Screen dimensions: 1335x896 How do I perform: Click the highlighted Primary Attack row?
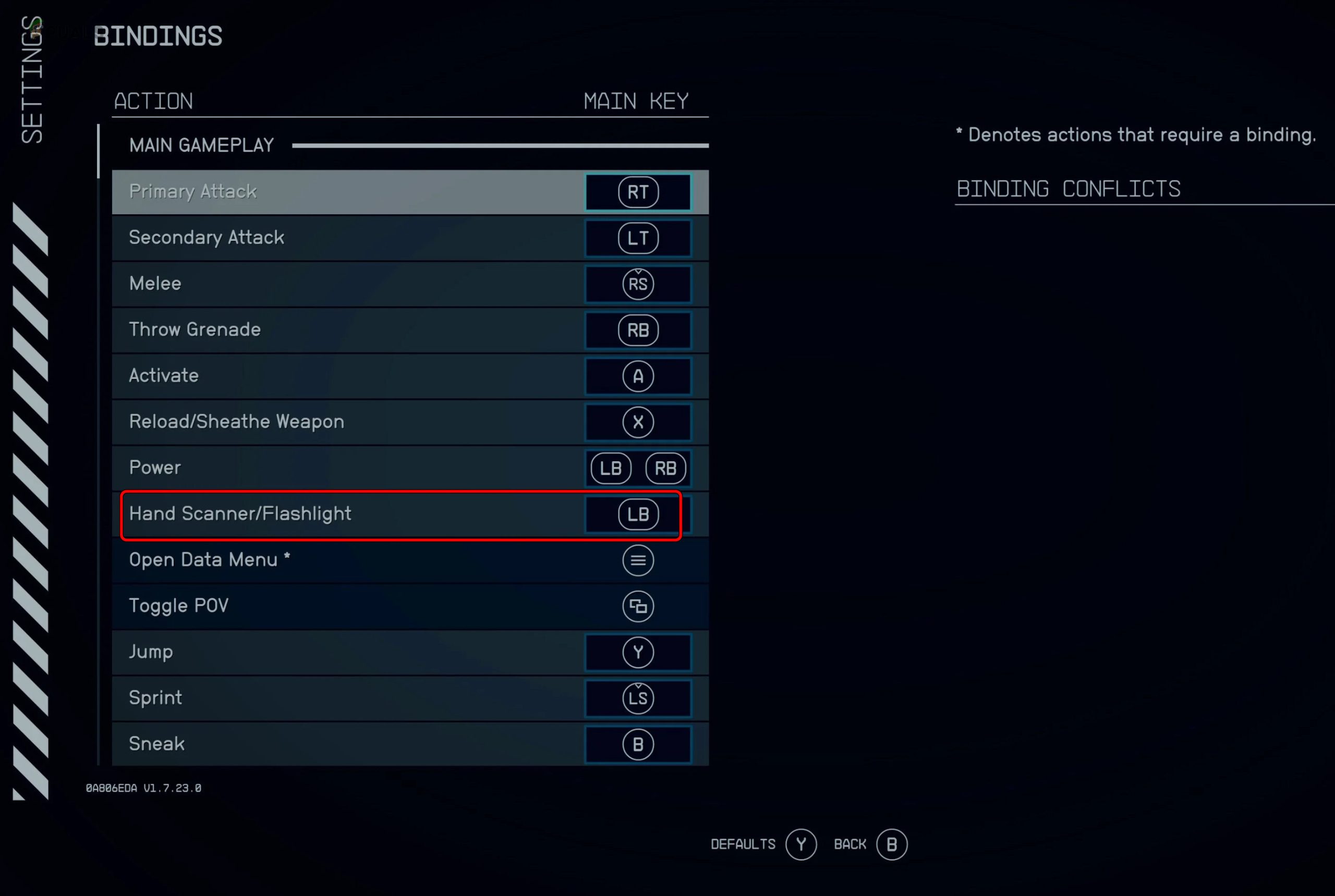click(x=343, y=192)
